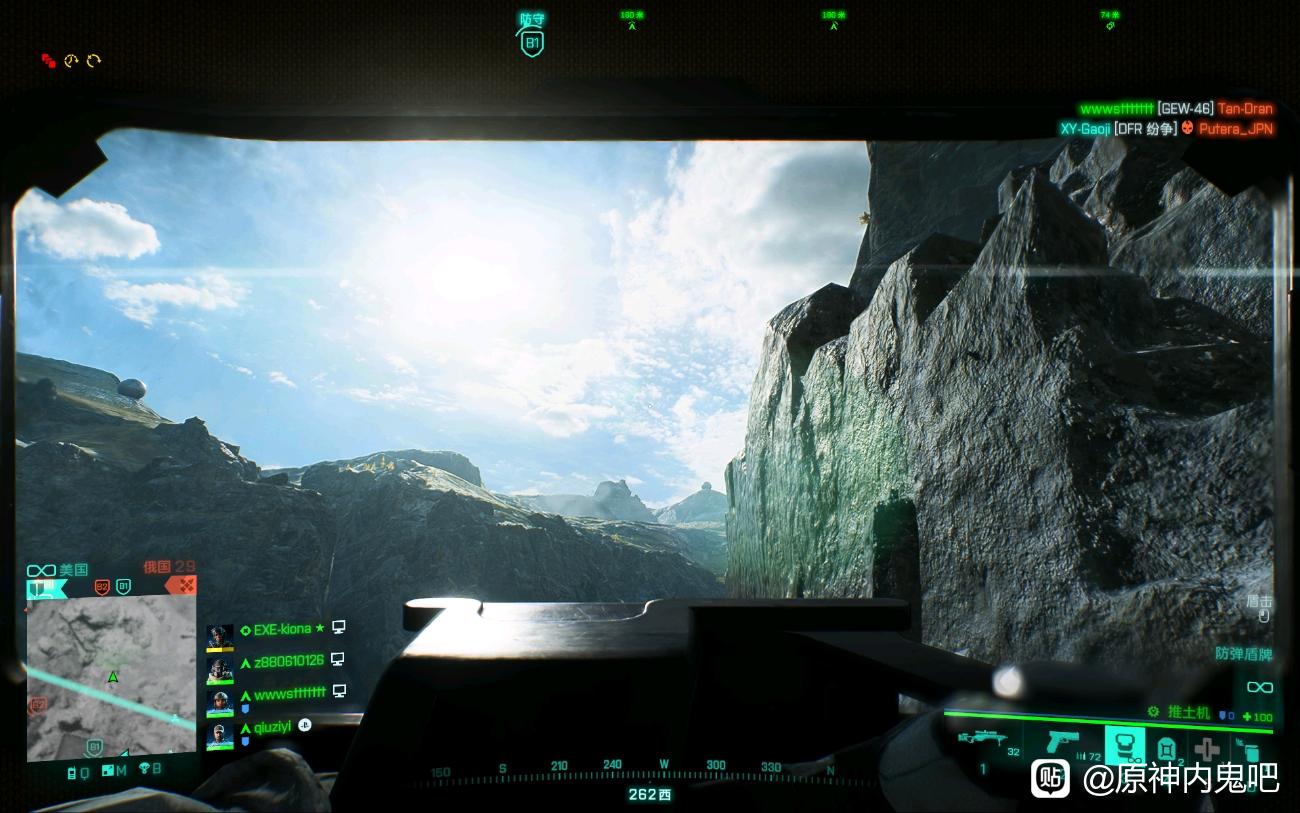This screenshot has height=813, width=1300.
Task: Click squad member EXE-kiona's portrait
Action: point(219,637)
